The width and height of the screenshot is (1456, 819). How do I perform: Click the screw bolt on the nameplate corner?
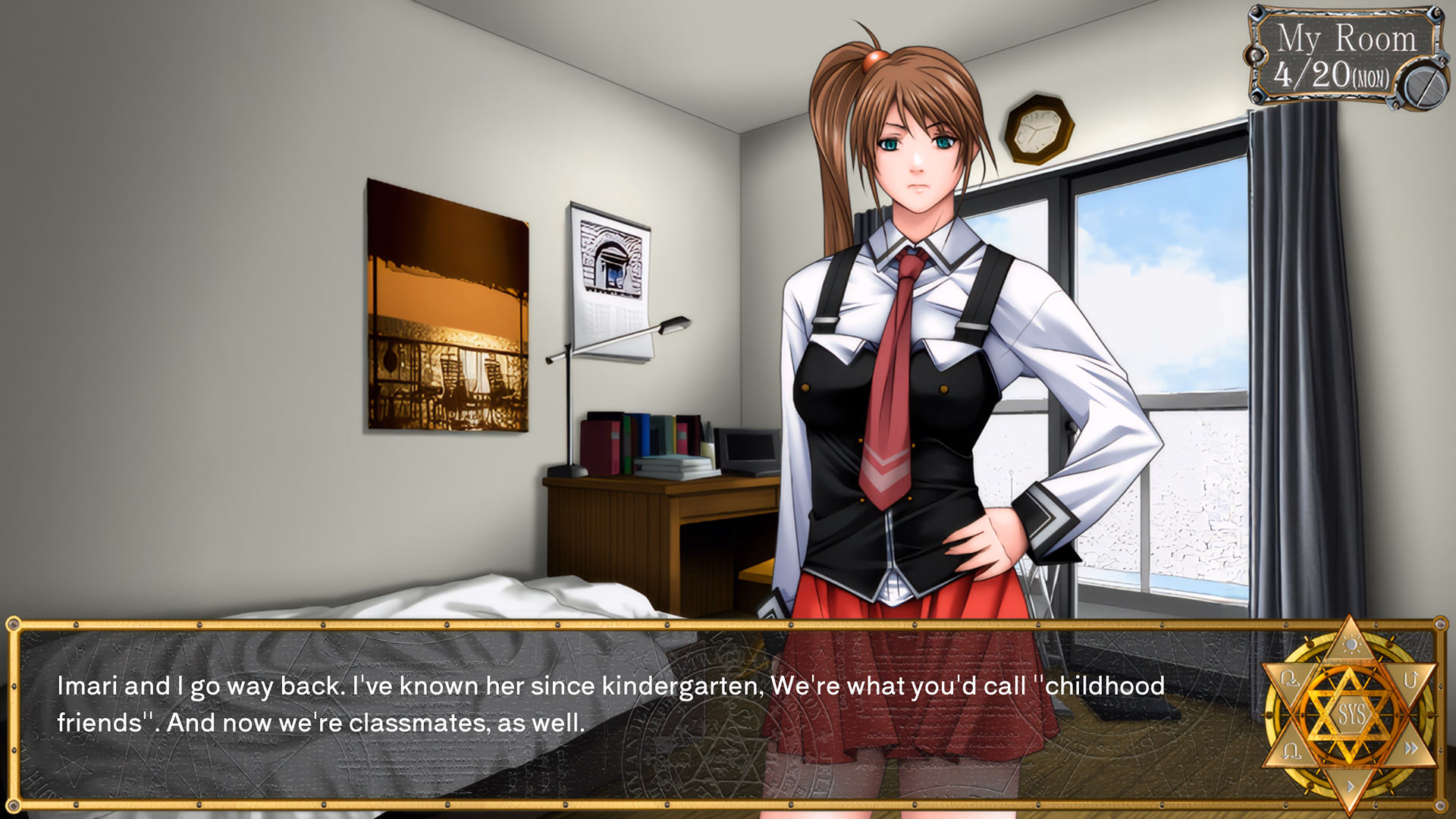click(1257, 14)
